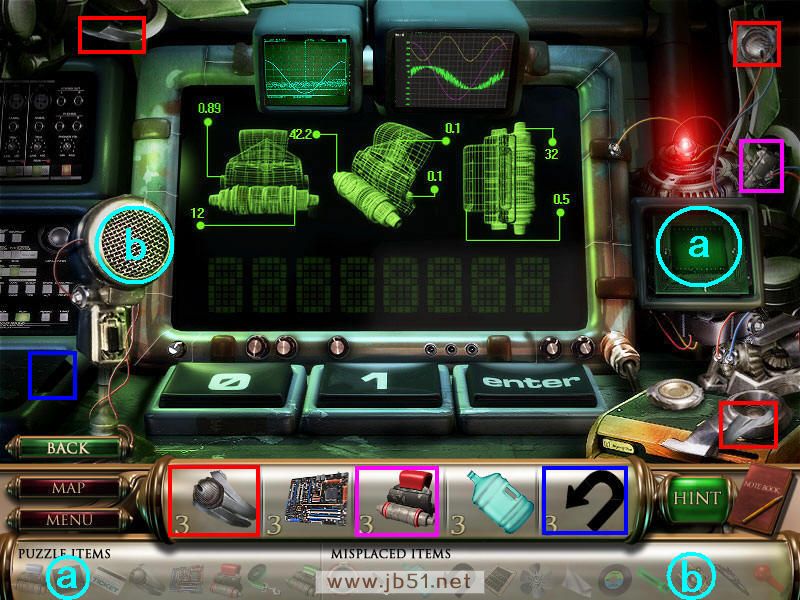Open the MAP
This screenshot has width=800, height=600.
67,489
